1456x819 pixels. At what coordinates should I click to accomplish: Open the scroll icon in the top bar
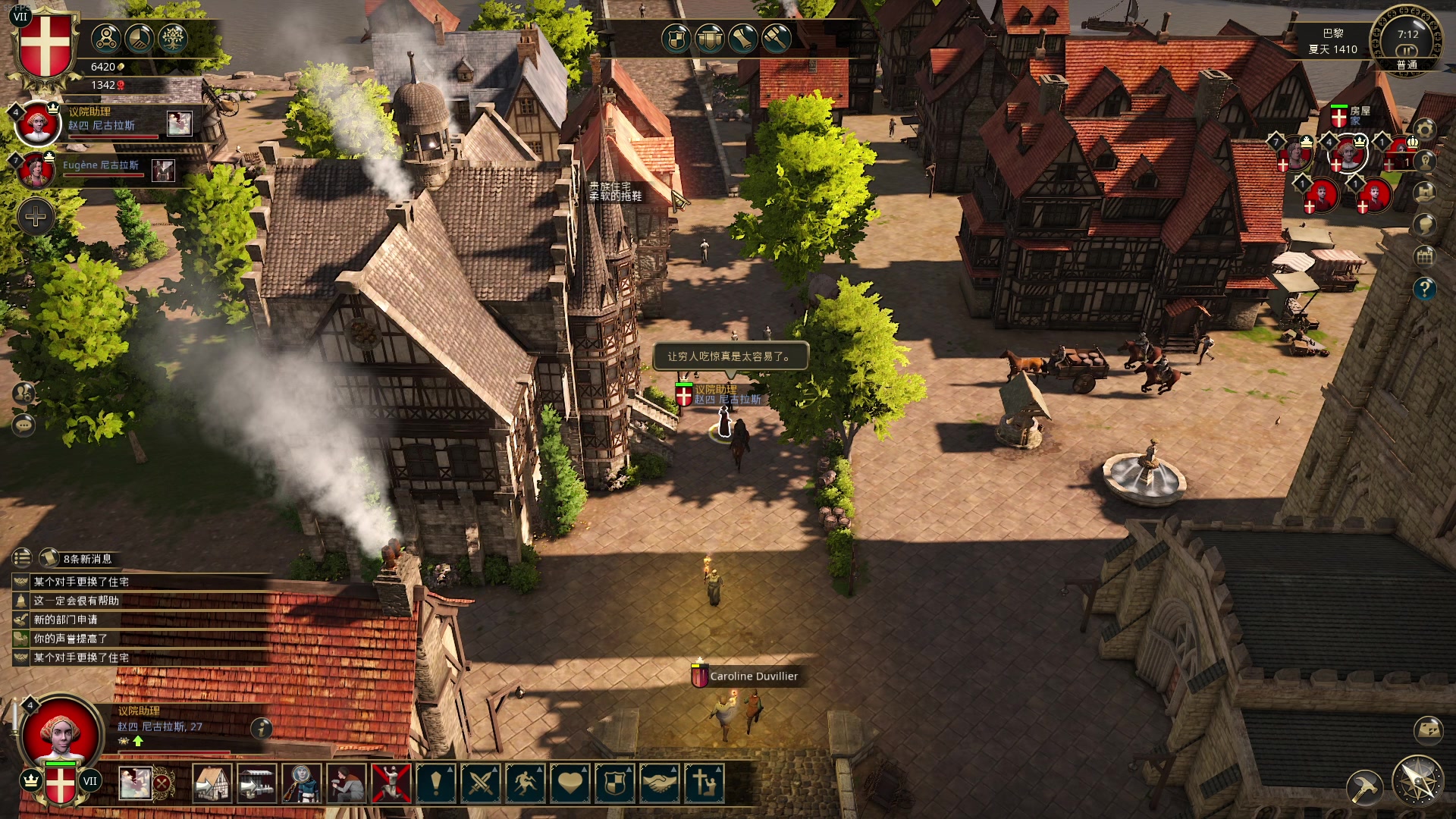tap(742, 38)
